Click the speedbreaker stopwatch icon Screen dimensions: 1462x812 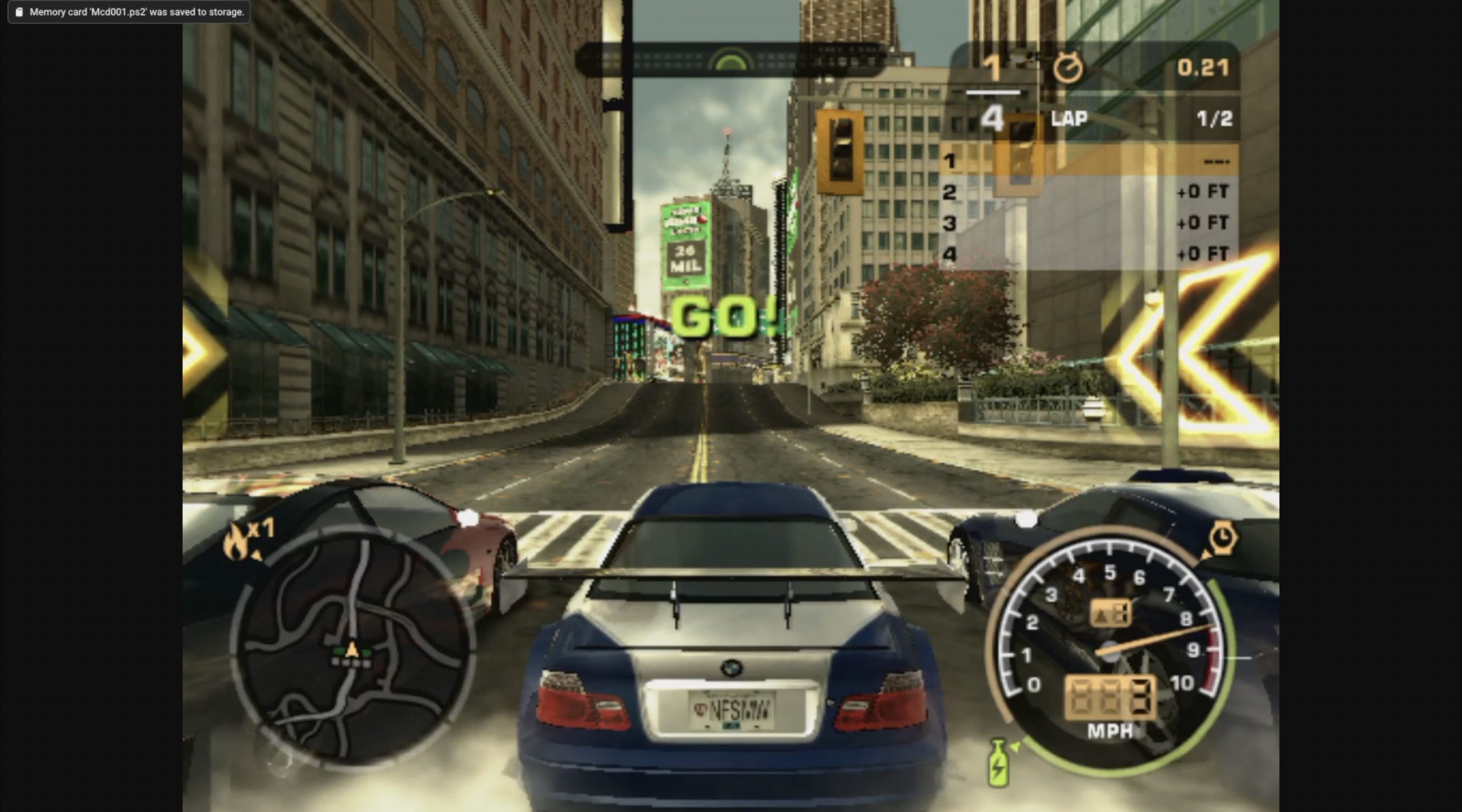tap(1222, 538)
